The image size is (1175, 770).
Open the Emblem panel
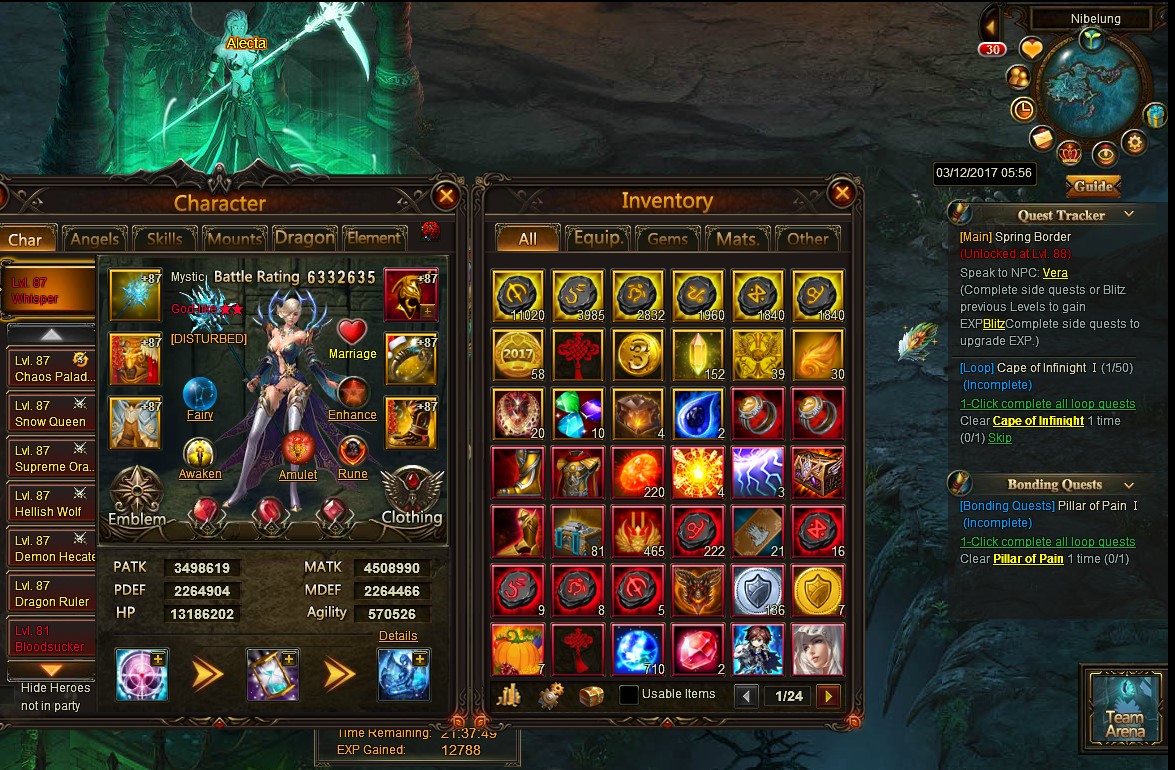click(137, 497)
